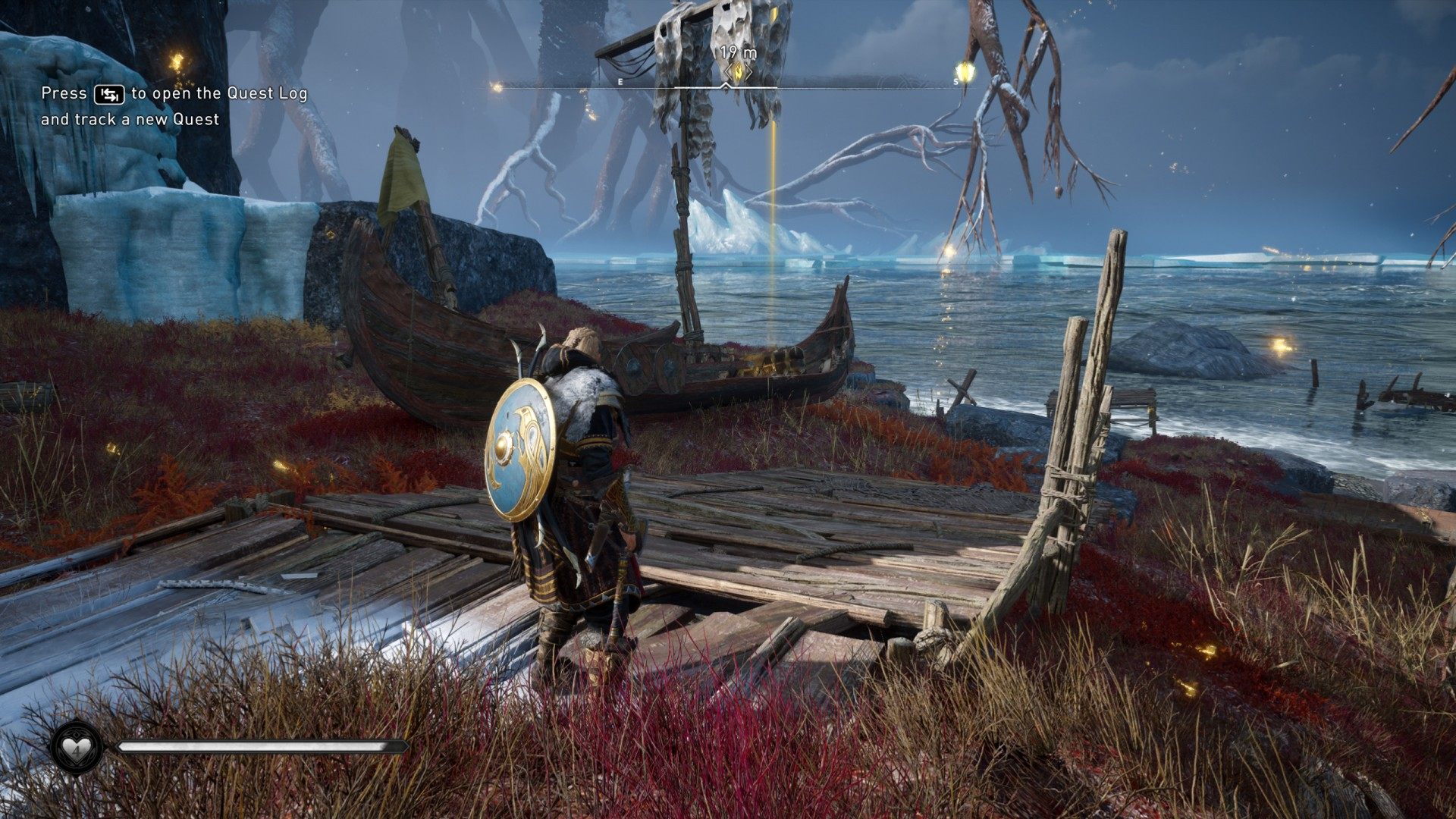This screenshot has height=819, width=1456.
Task: Select the glowing marker beside the compass S
Action: (966, 73)
